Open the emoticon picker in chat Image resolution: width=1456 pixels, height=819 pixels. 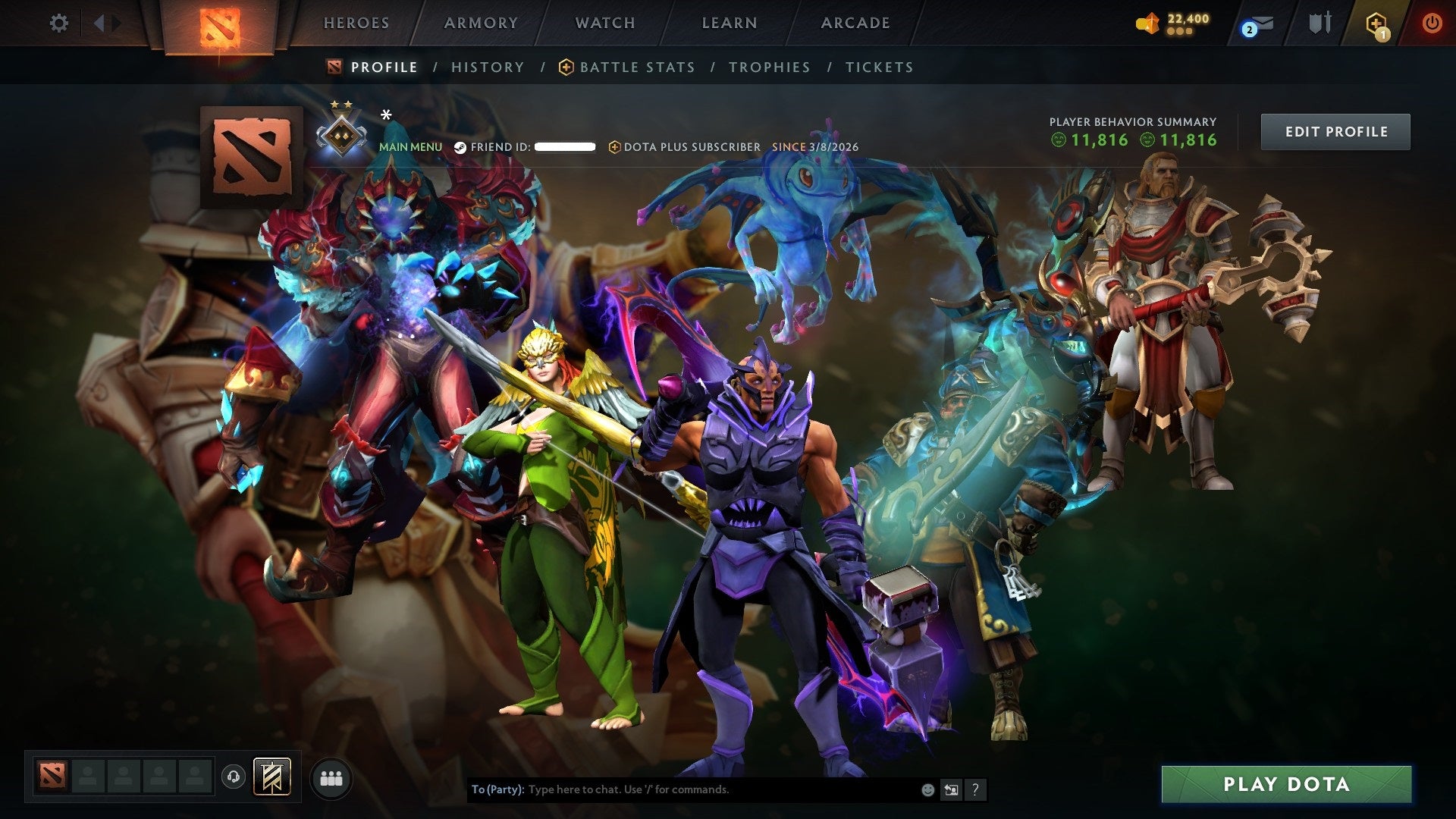click(x=927, y=789)
